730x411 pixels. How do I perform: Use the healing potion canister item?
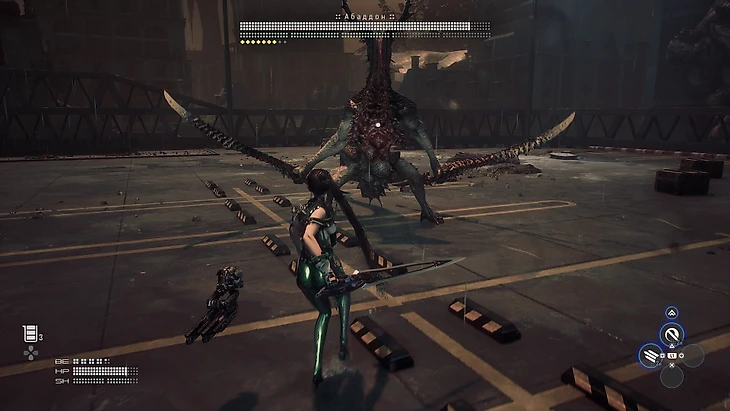28,334
